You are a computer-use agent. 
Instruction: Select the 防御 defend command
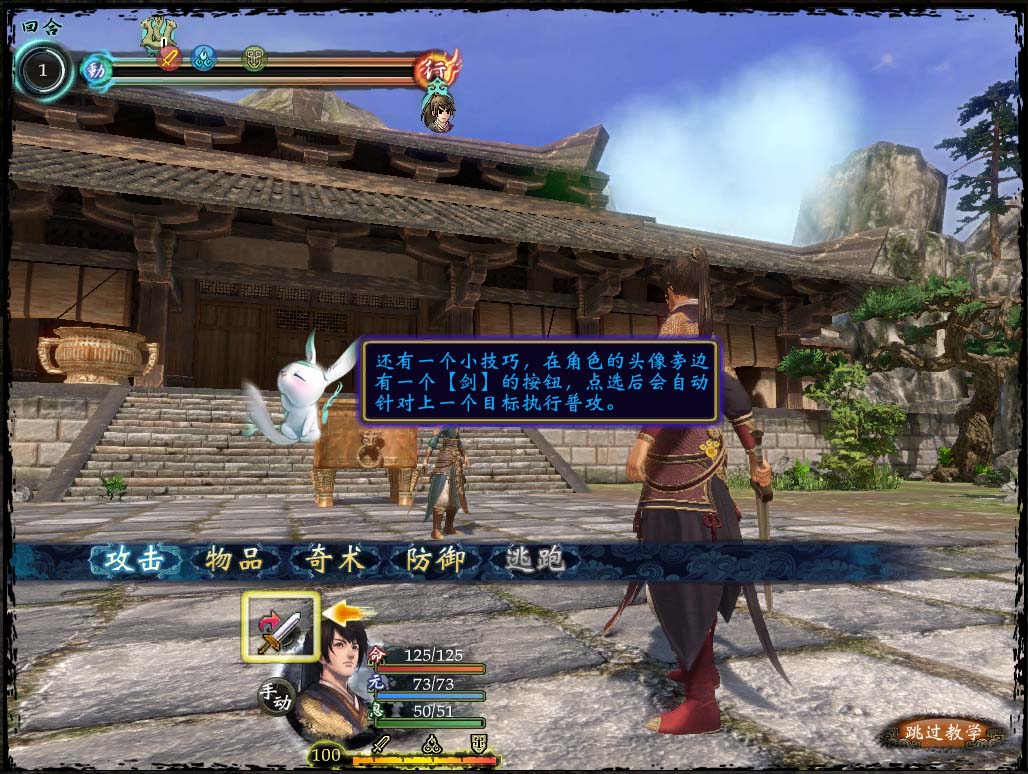[x=430, y=560]
